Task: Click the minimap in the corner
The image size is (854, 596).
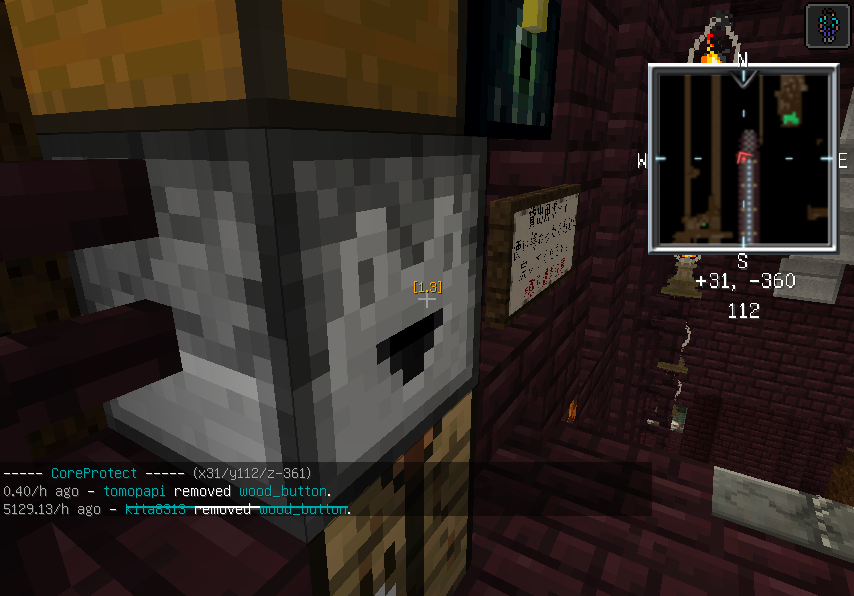Action: pos(742,158)
